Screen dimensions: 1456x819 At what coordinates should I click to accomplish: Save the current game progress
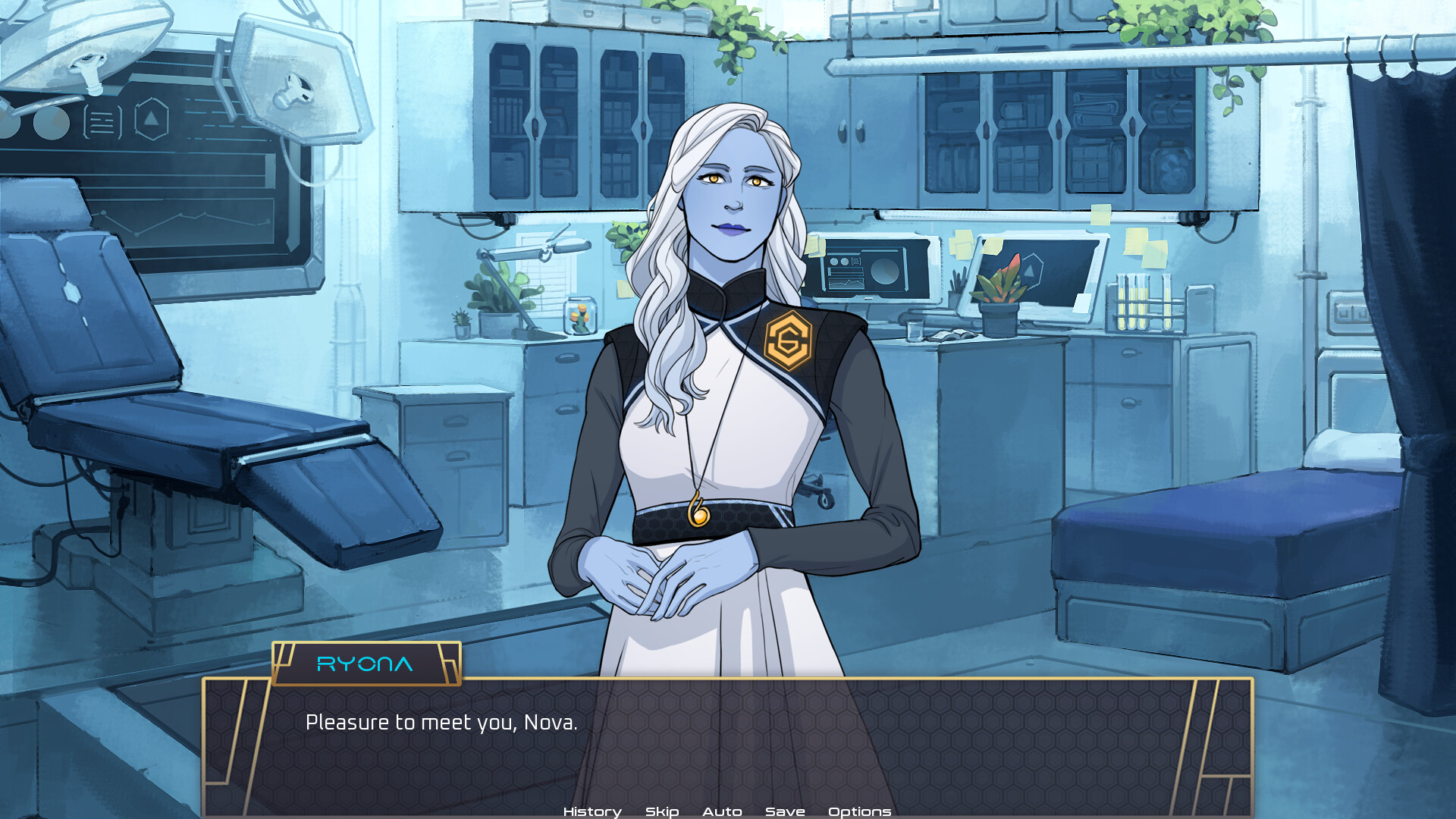[x=784, y=811]
